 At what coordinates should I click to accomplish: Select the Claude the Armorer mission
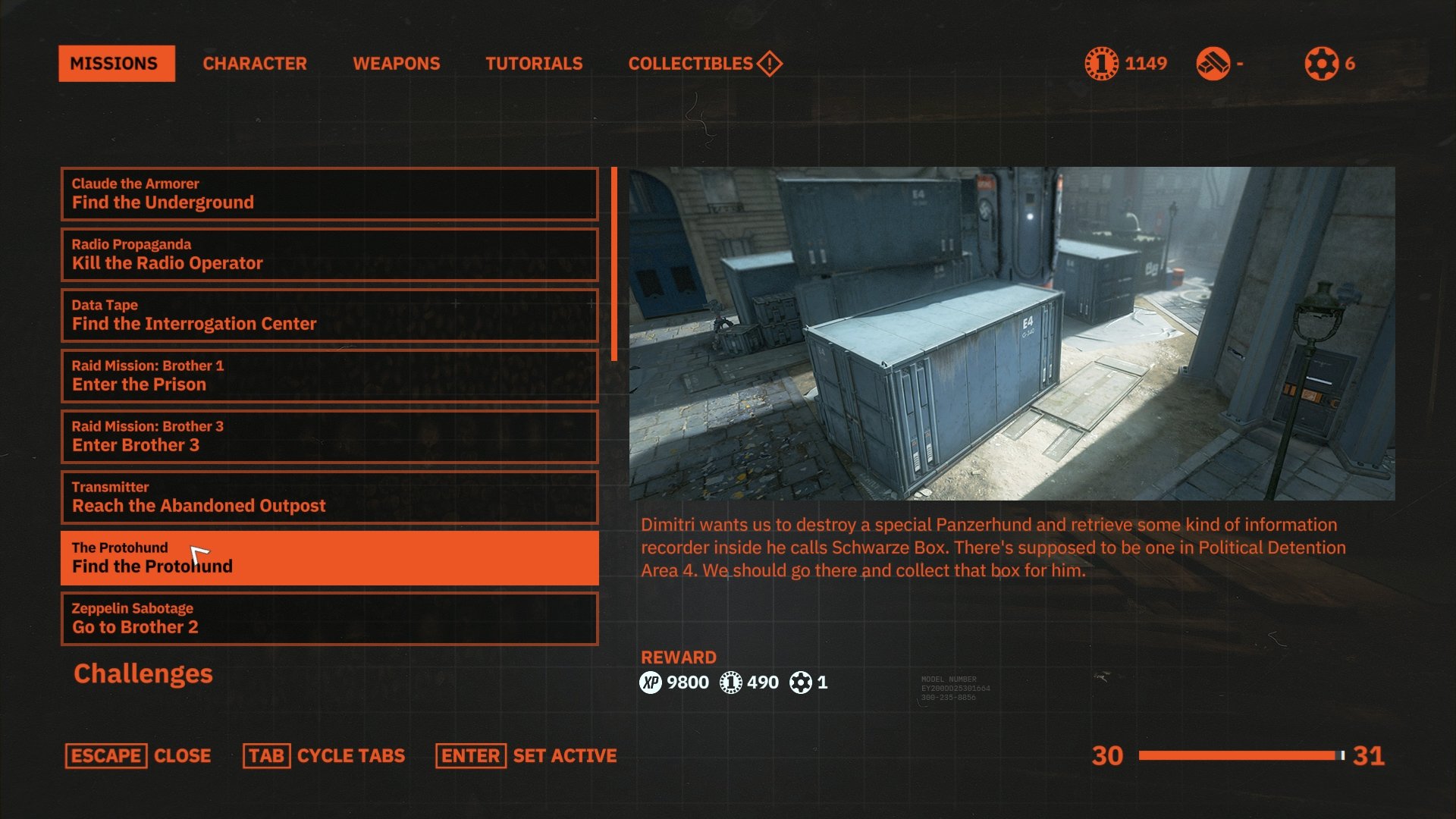329,194
